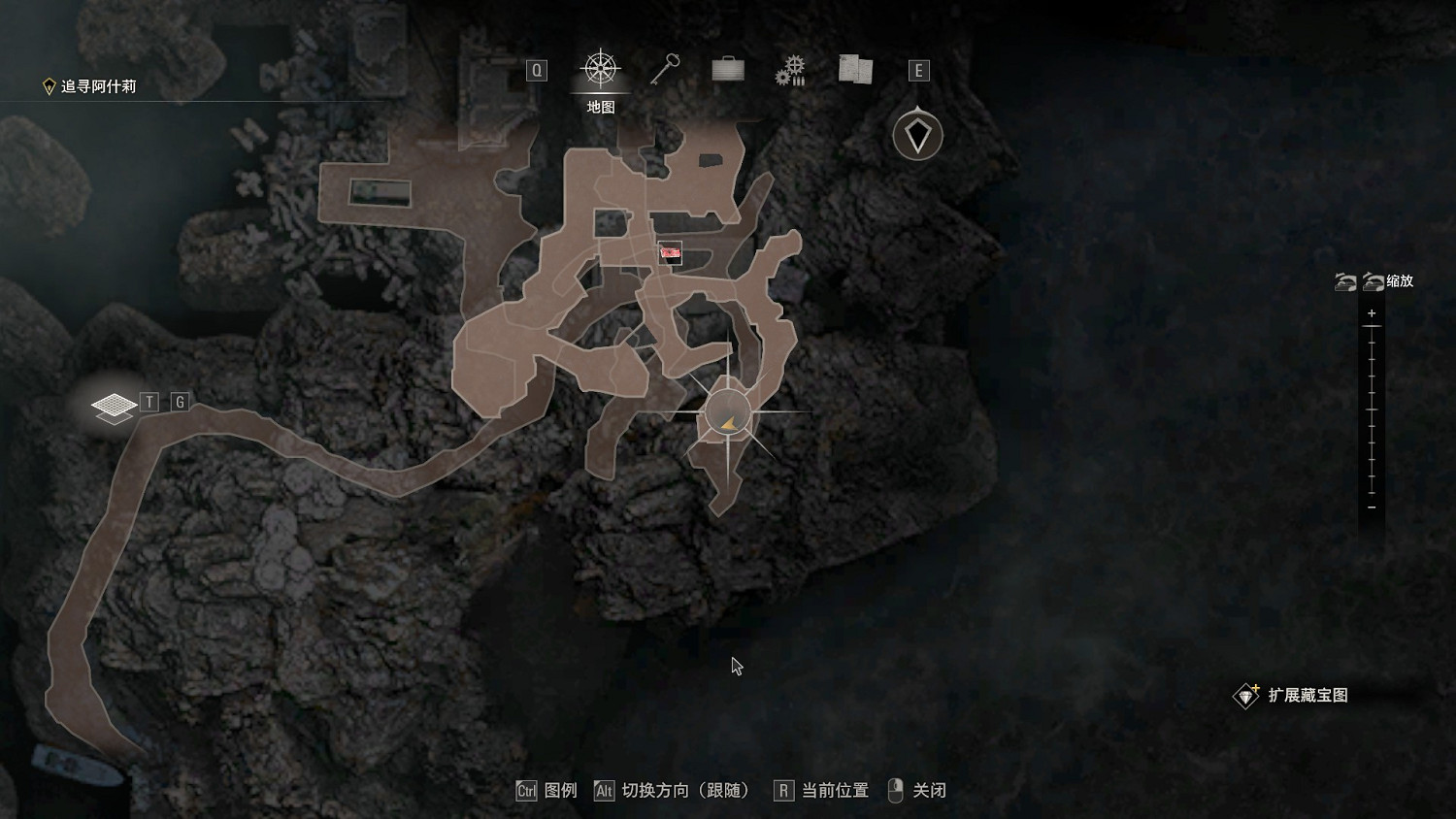This screenshot has height=819, width=1456.
Task: Select the key items tab icon
Action: (665, 69)
